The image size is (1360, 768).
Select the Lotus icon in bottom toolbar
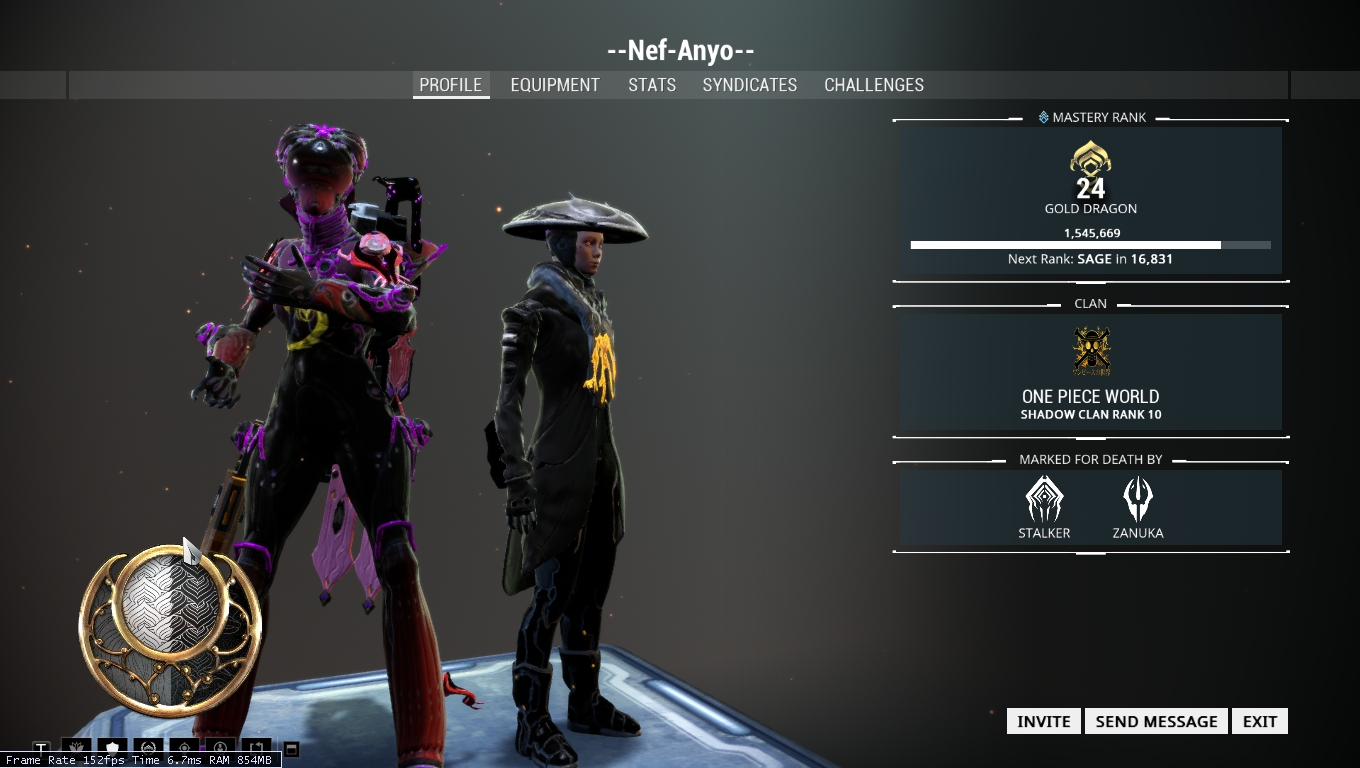[x=76, y=747]
